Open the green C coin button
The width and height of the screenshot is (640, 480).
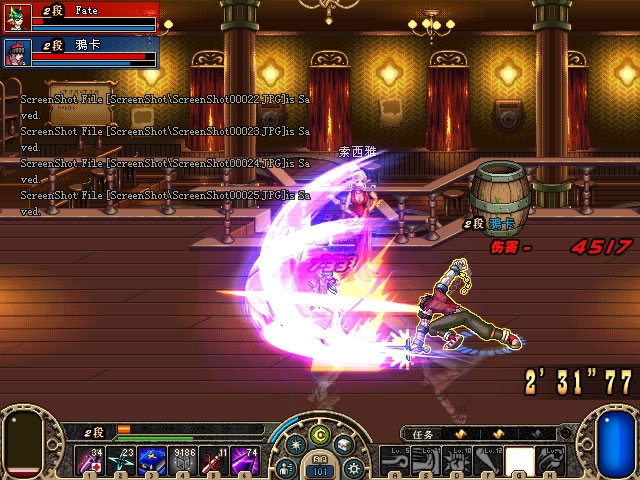(x=320, y=433)
